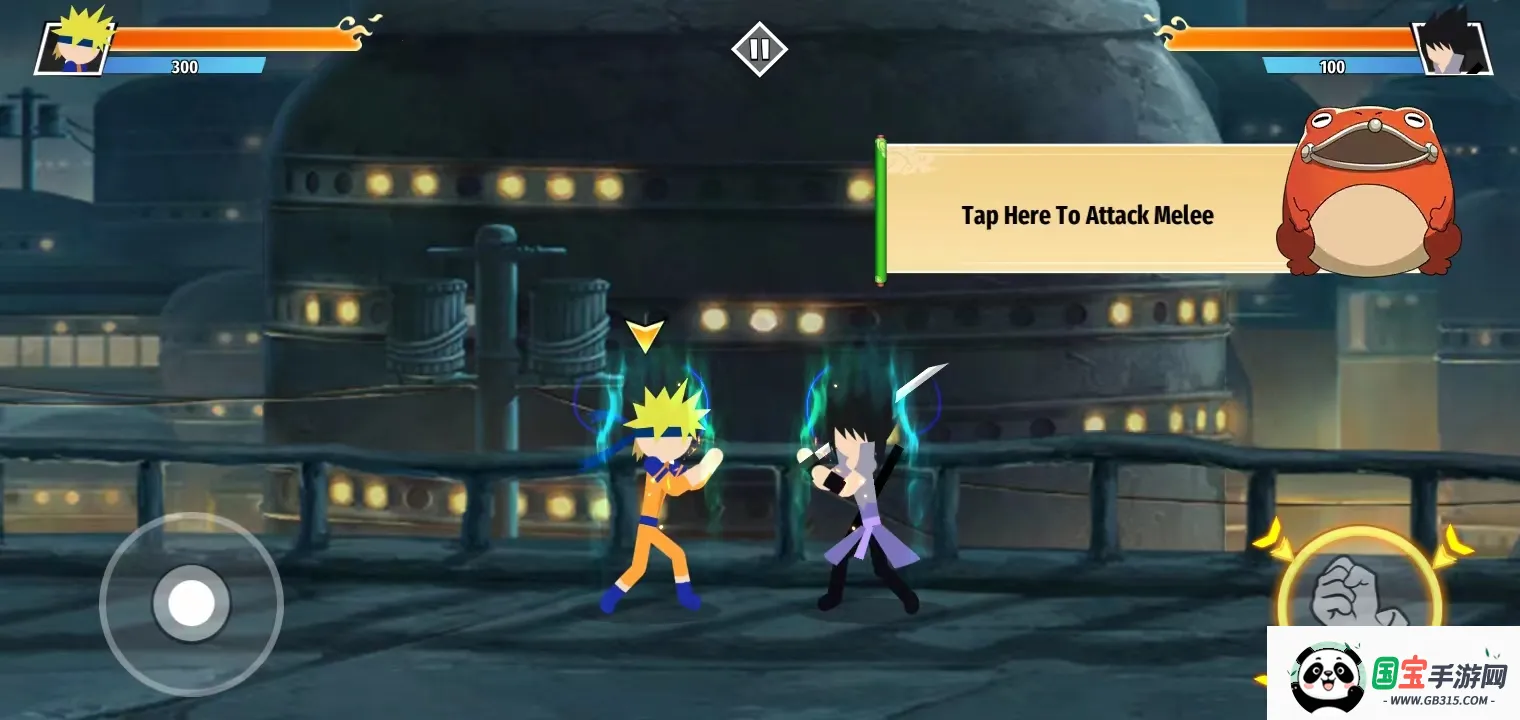
Task: Pause the game with the diamond button
Action: (x=759, y=49)
